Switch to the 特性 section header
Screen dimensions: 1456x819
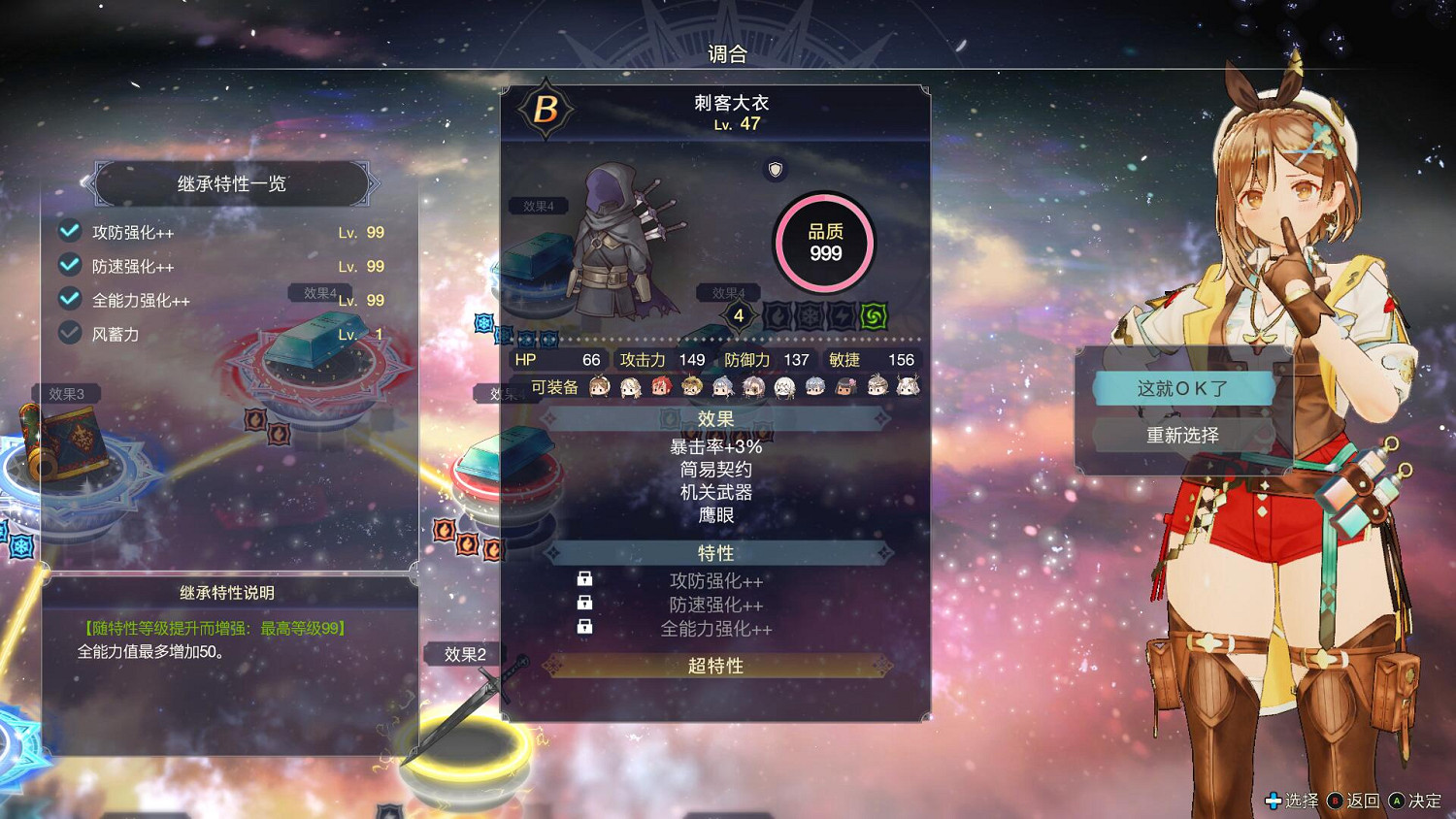pyautogui.click(x=715, y=552)
